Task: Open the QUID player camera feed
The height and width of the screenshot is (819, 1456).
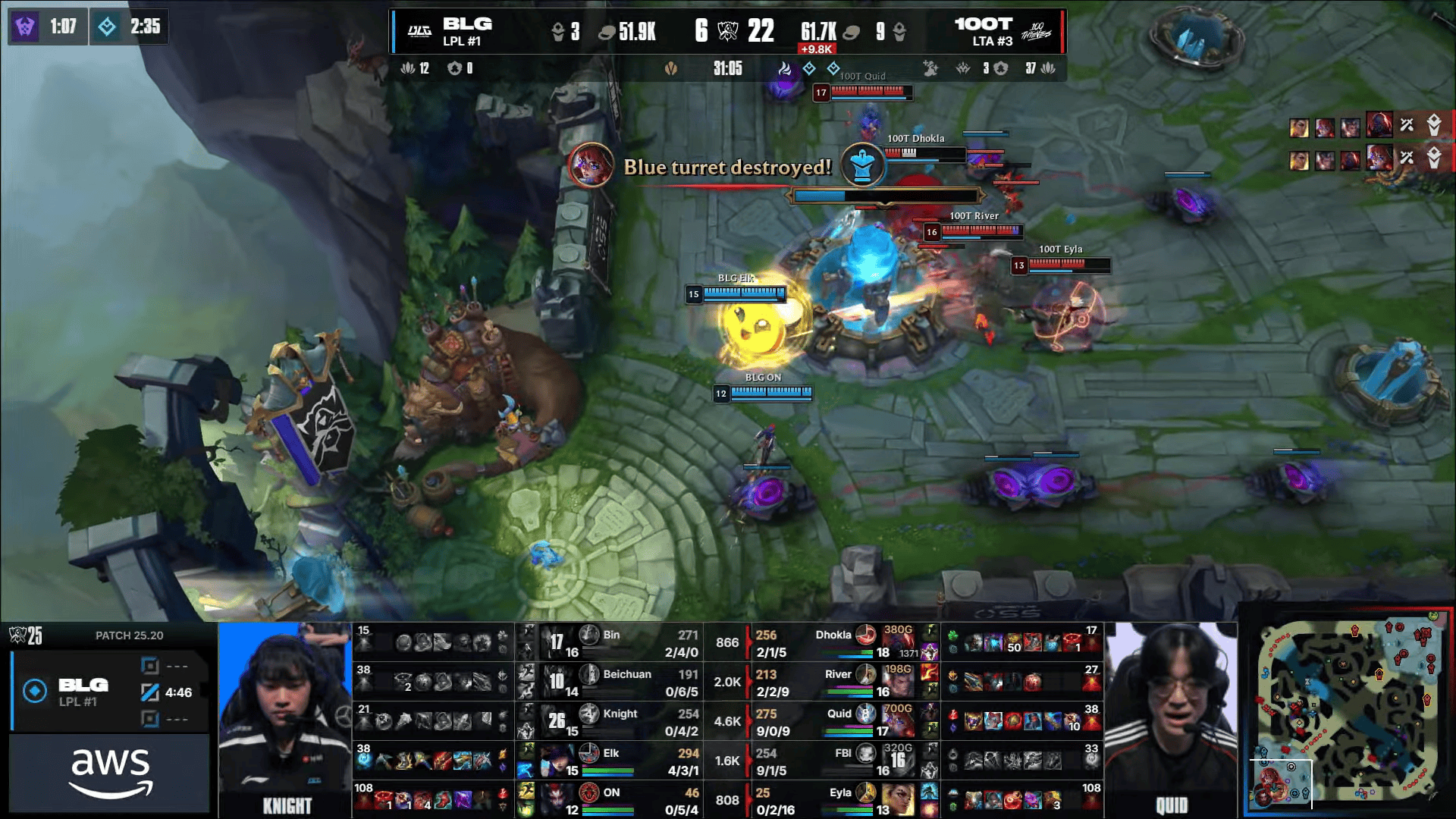Action: tap(1171, 719)
